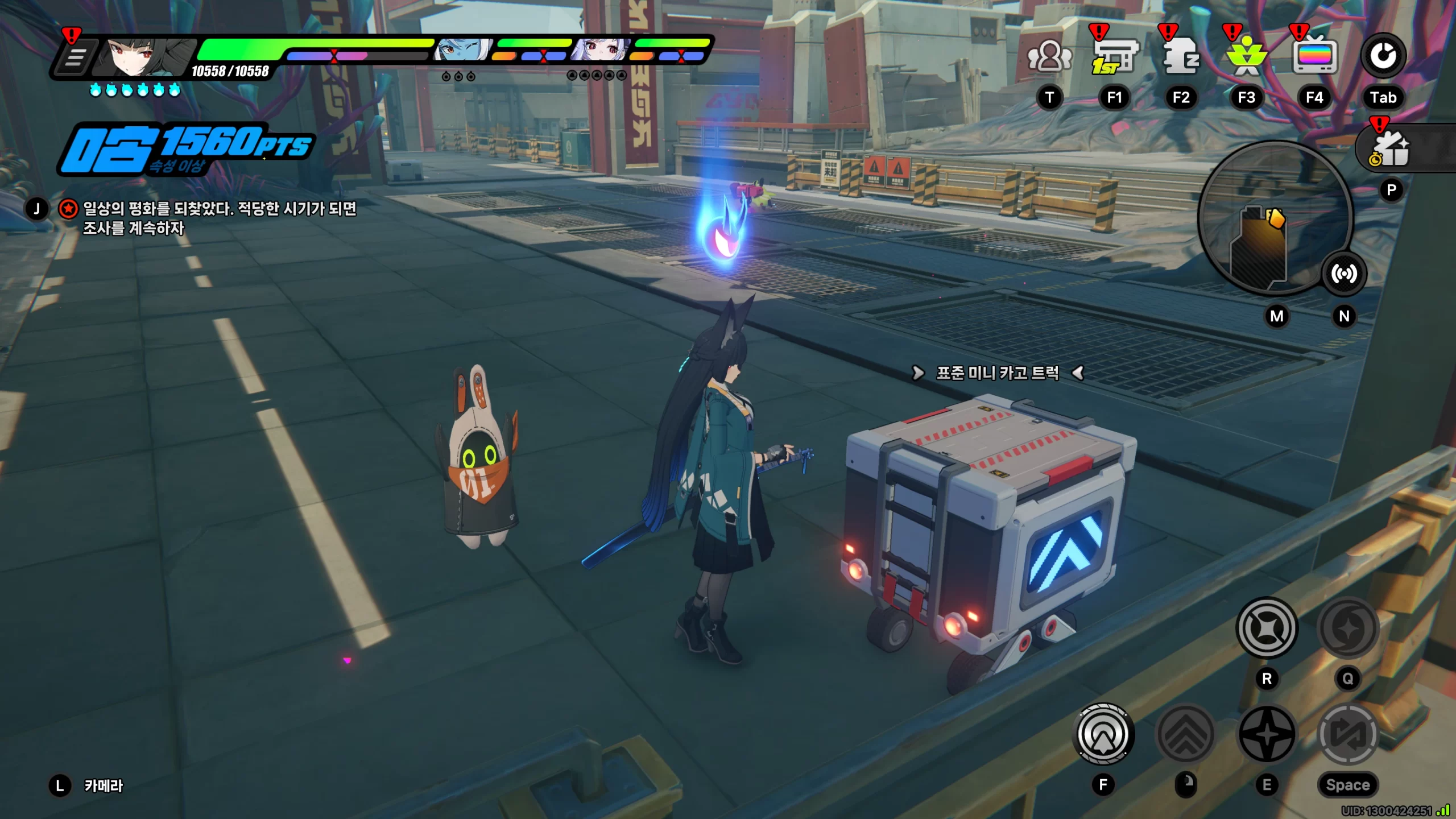1456x819 pixels.
Task: Switch to the white-haired teammate portrait
Action: click(x=599, y=51)
